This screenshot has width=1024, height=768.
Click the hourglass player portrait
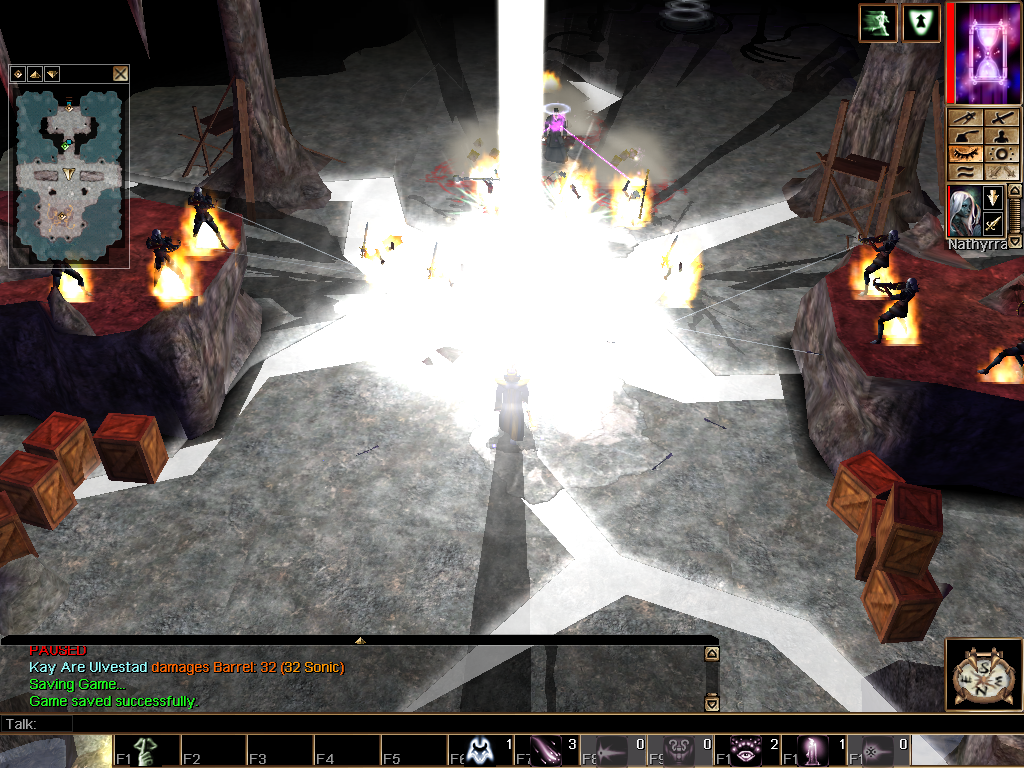[x=984, y=53]
